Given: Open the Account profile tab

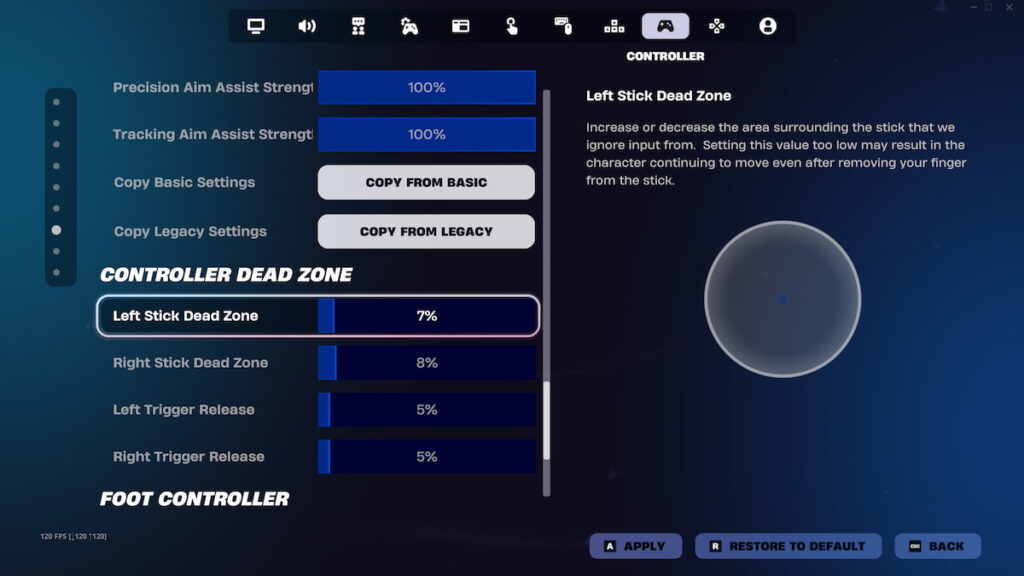Looking at the screenshot, I should coord(767,26).
